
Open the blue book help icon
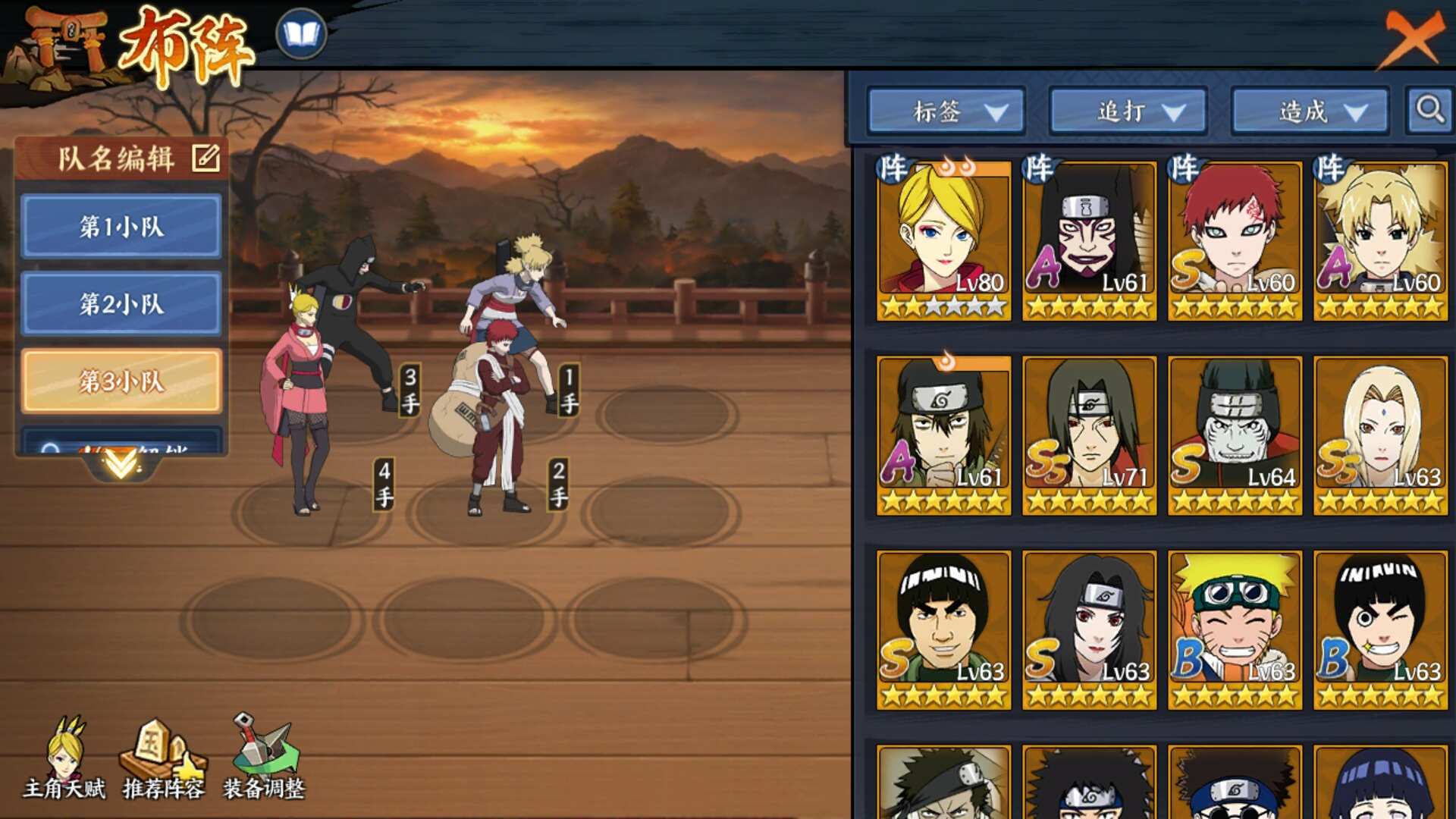pyautogui.click(x=301, y=34)
